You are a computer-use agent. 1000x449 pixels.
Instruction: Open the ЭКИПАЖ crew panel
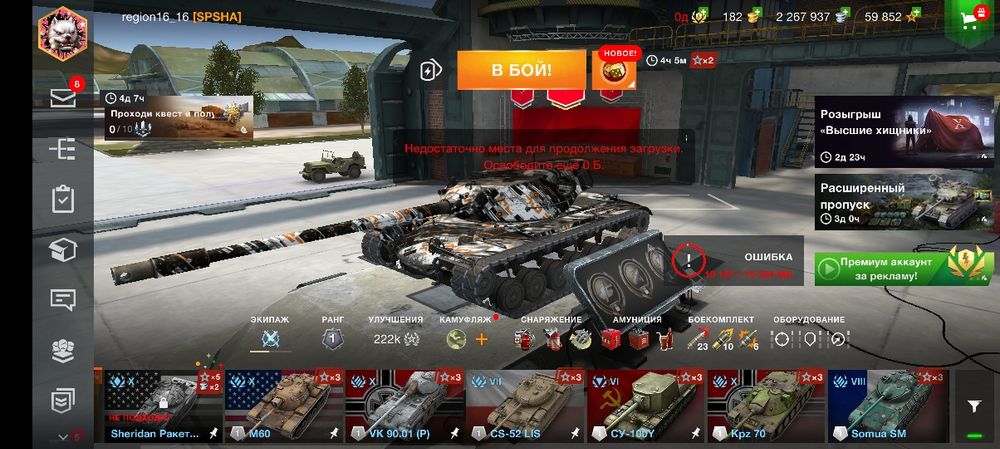click(269, 338)
